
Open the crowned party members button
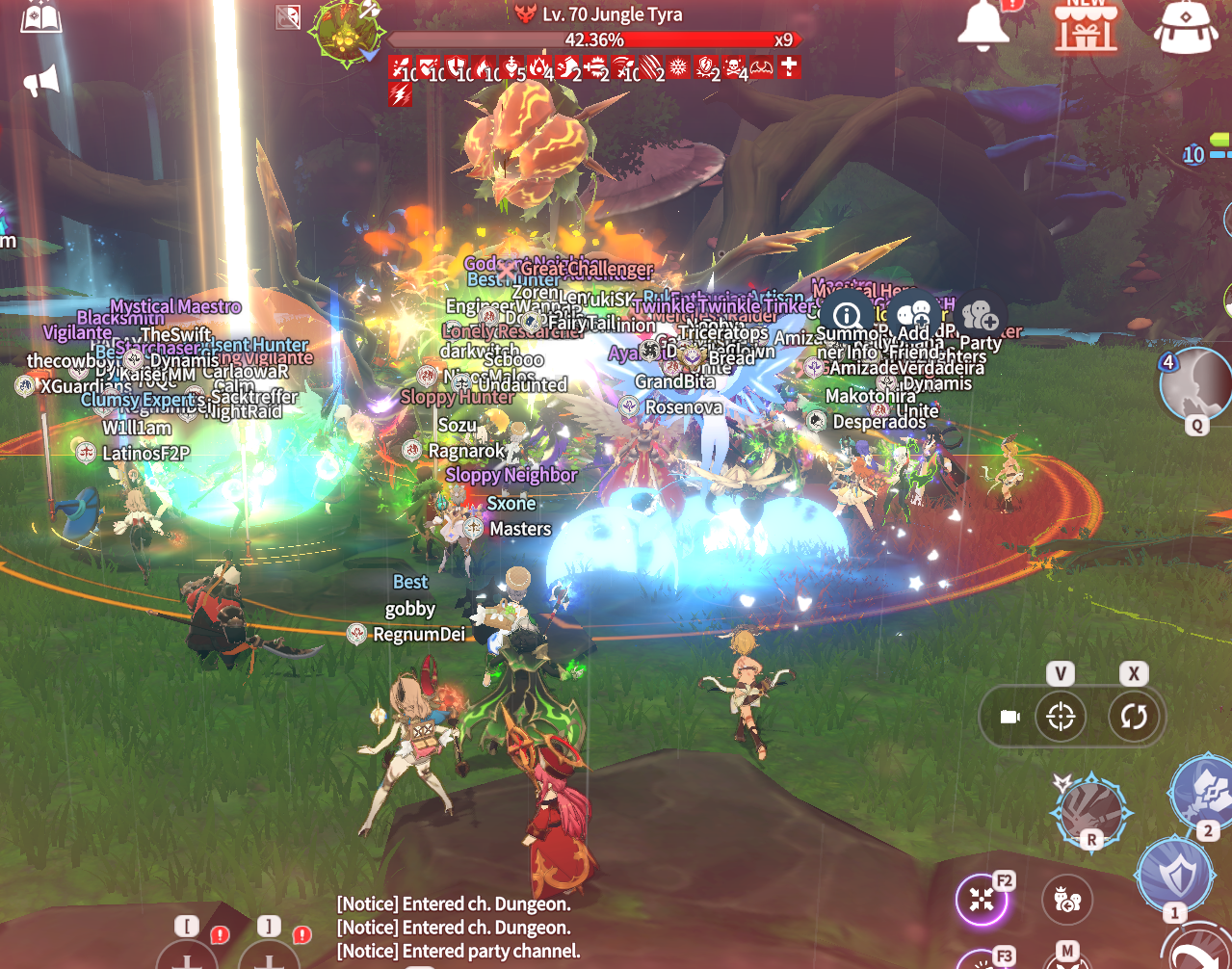pos(1067,900)
